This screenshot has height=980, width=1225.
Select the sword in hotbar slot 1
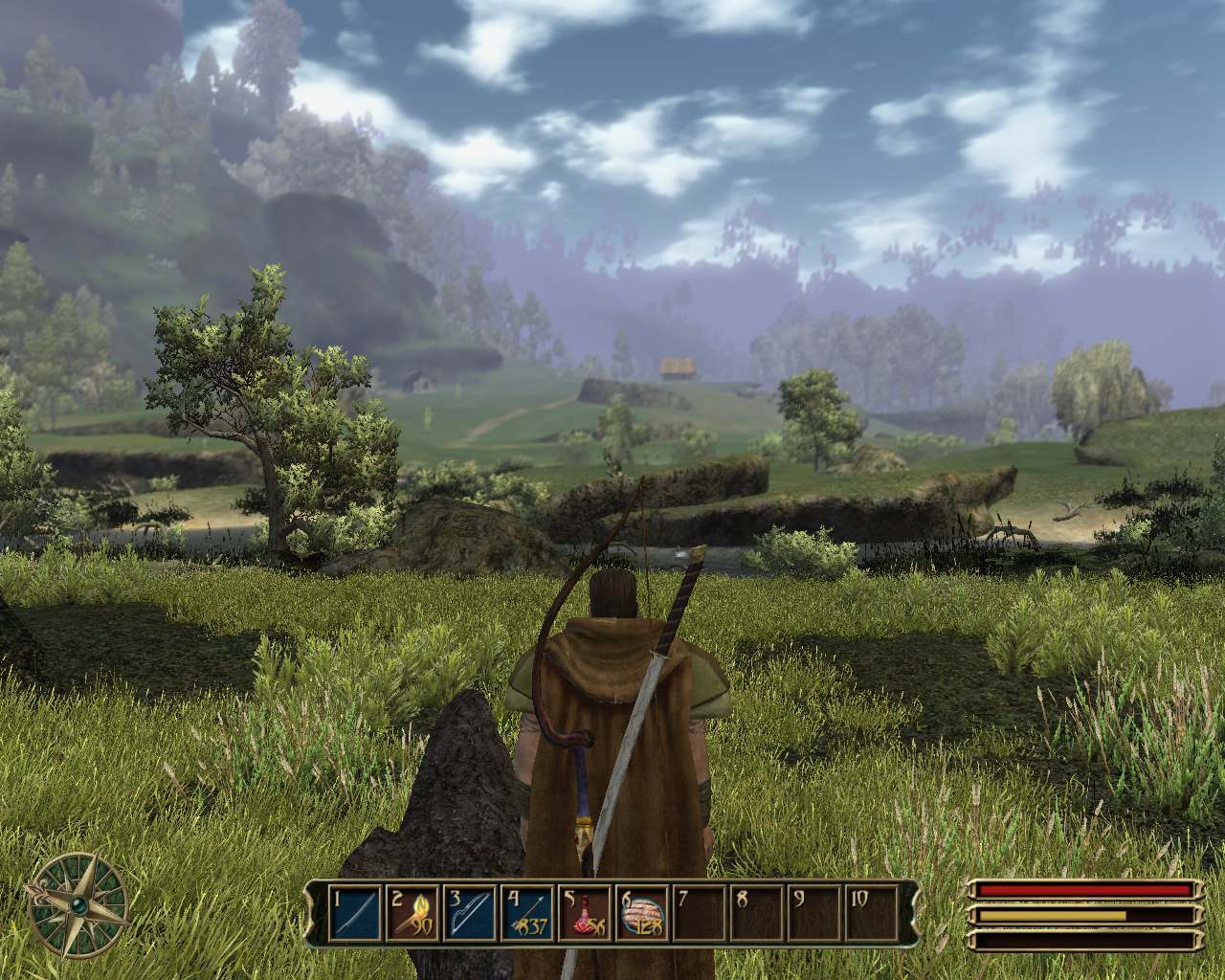click(x=355, y=913)
